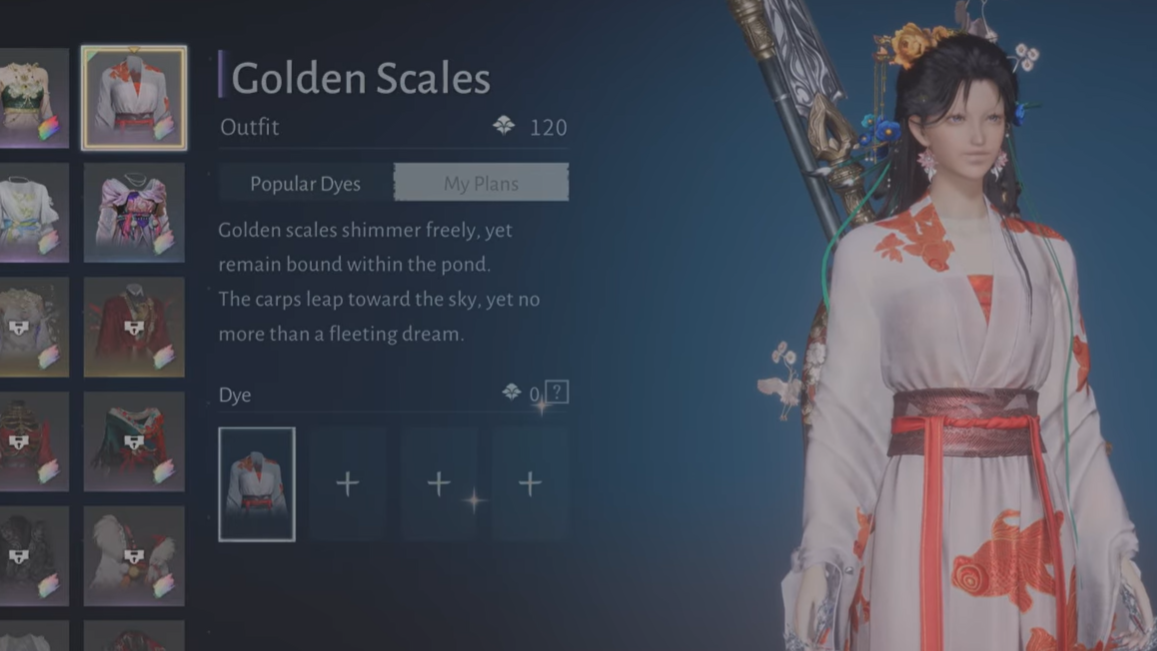The height and width of the screenshot is (651, 1157).
Task: Choose the purple bow outfit thumbnail
Action: coord(134,212)
